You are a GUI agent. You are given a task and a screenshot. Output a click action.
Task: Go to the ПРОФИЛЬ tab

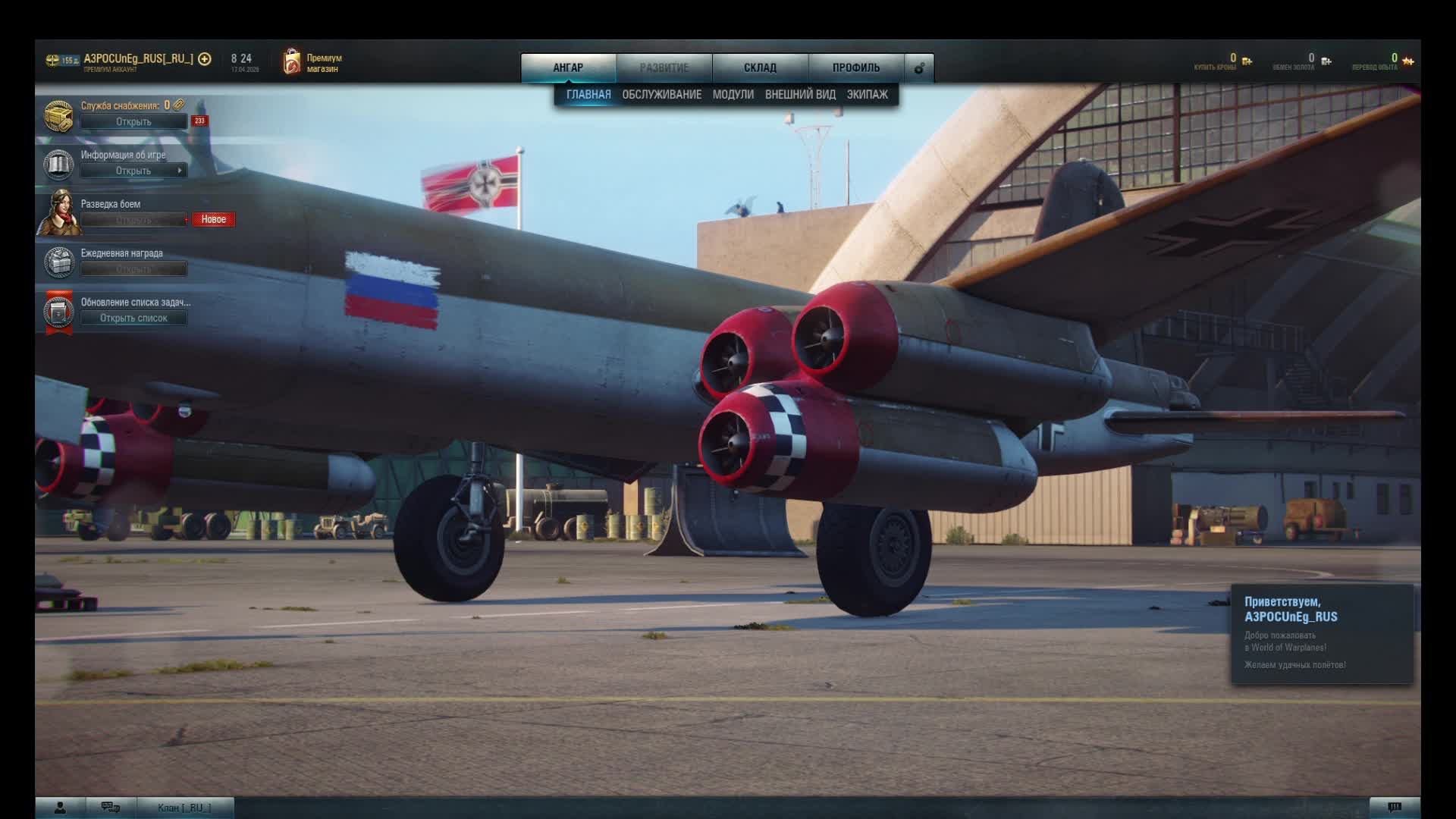pos(856,67)
